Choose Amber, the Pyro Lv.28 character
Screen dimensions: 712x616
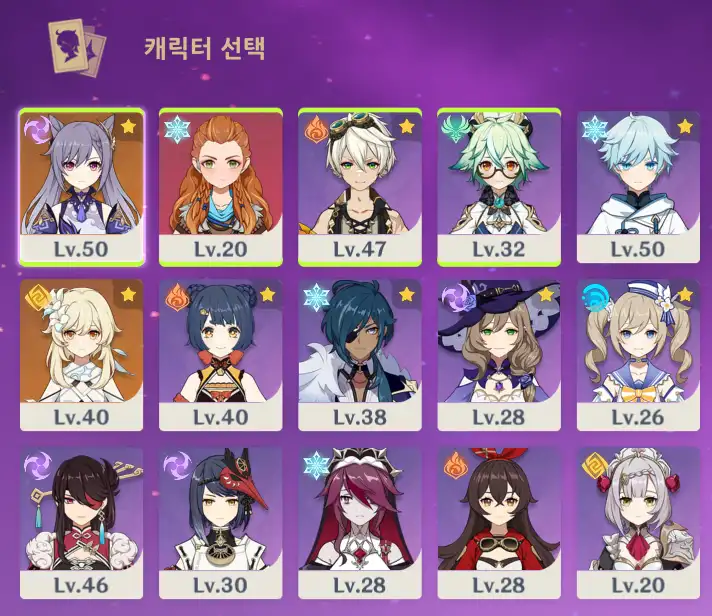point(499,523)
